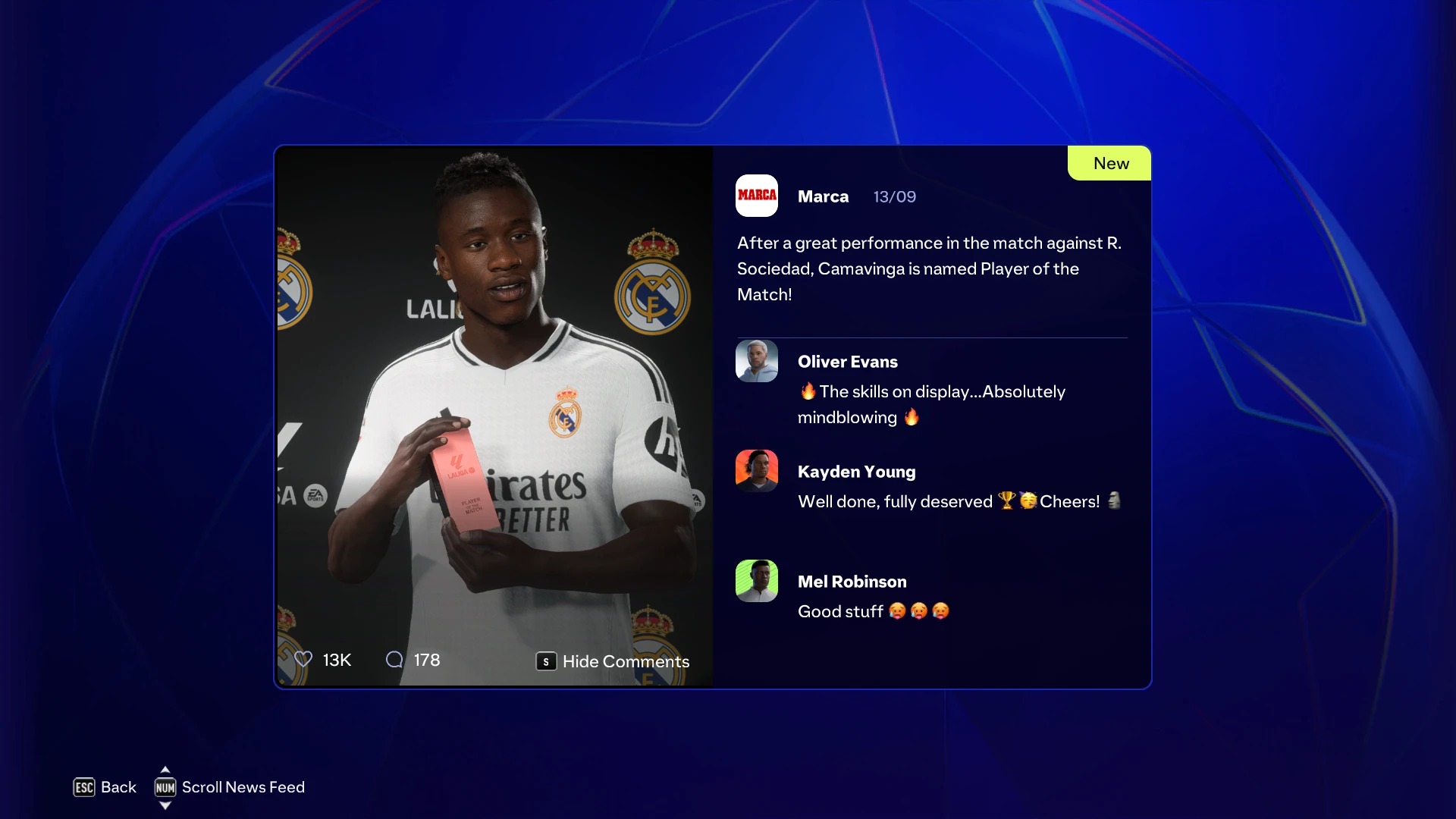Viewport: 1456px width, 819px height.
Task: Like the post with the heart icon
Action: click(x=303, y=660)
